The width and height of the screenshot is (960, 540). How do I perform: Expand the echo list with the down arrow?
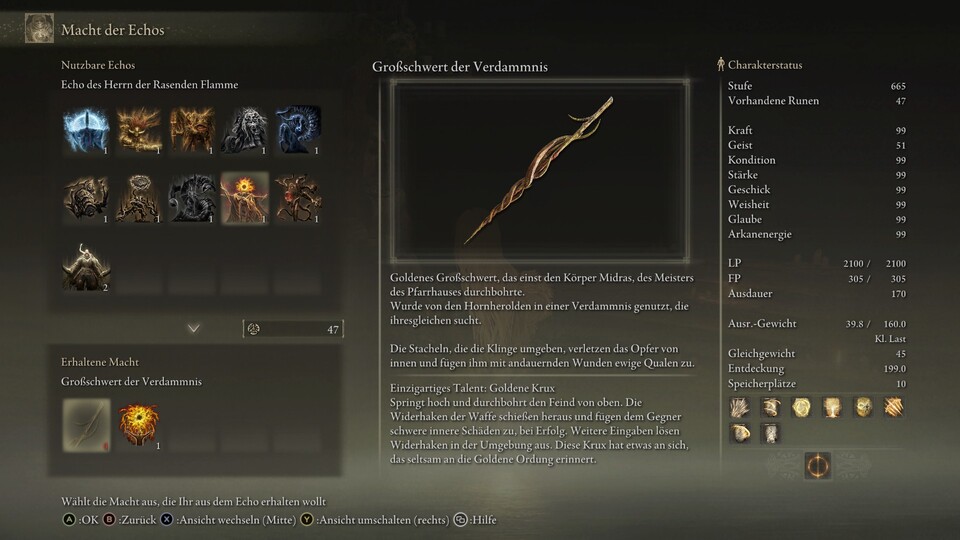click(x=194, y=328)
